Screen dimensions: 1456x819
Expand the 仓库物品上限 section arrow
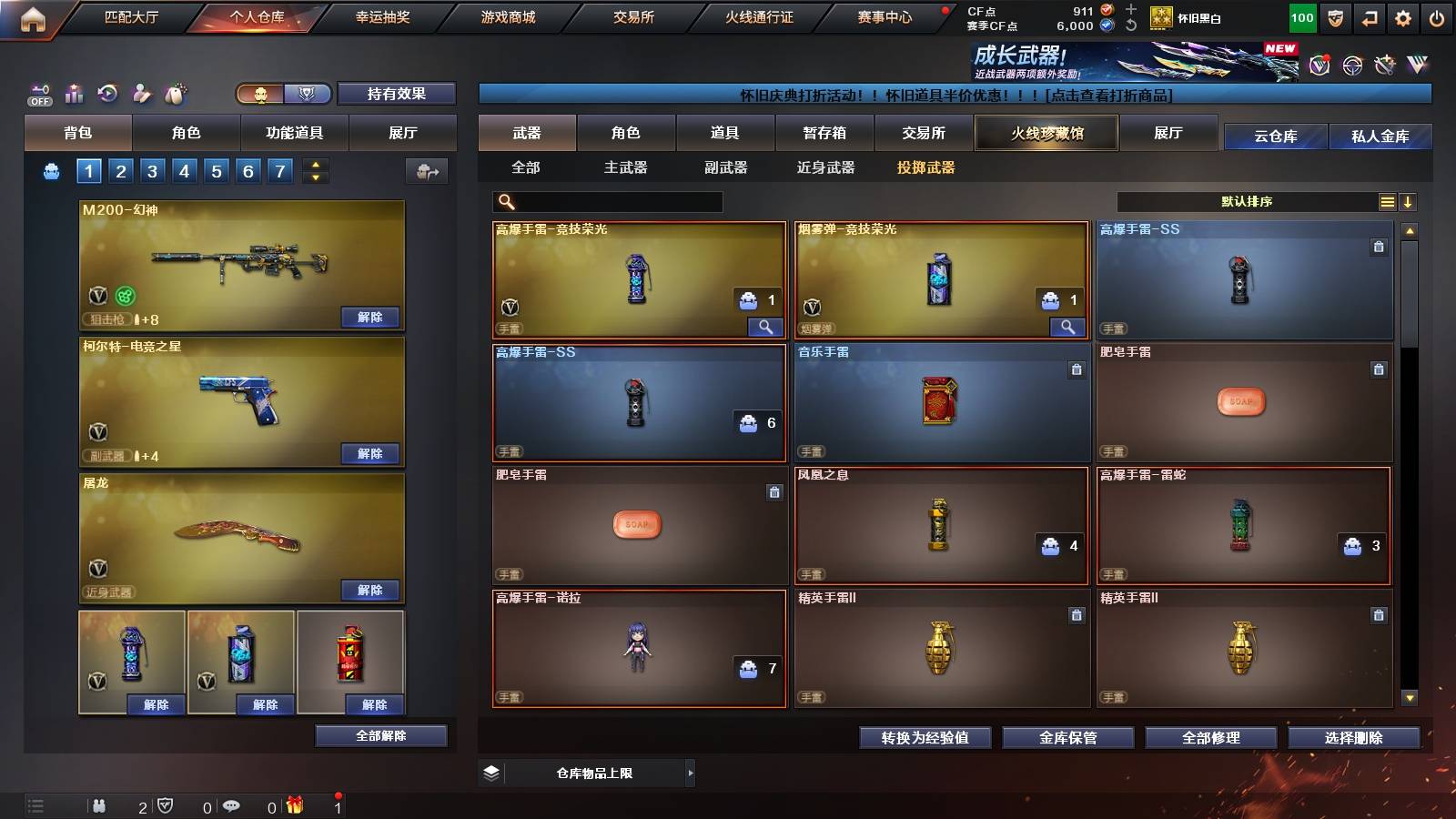[692, 773]
